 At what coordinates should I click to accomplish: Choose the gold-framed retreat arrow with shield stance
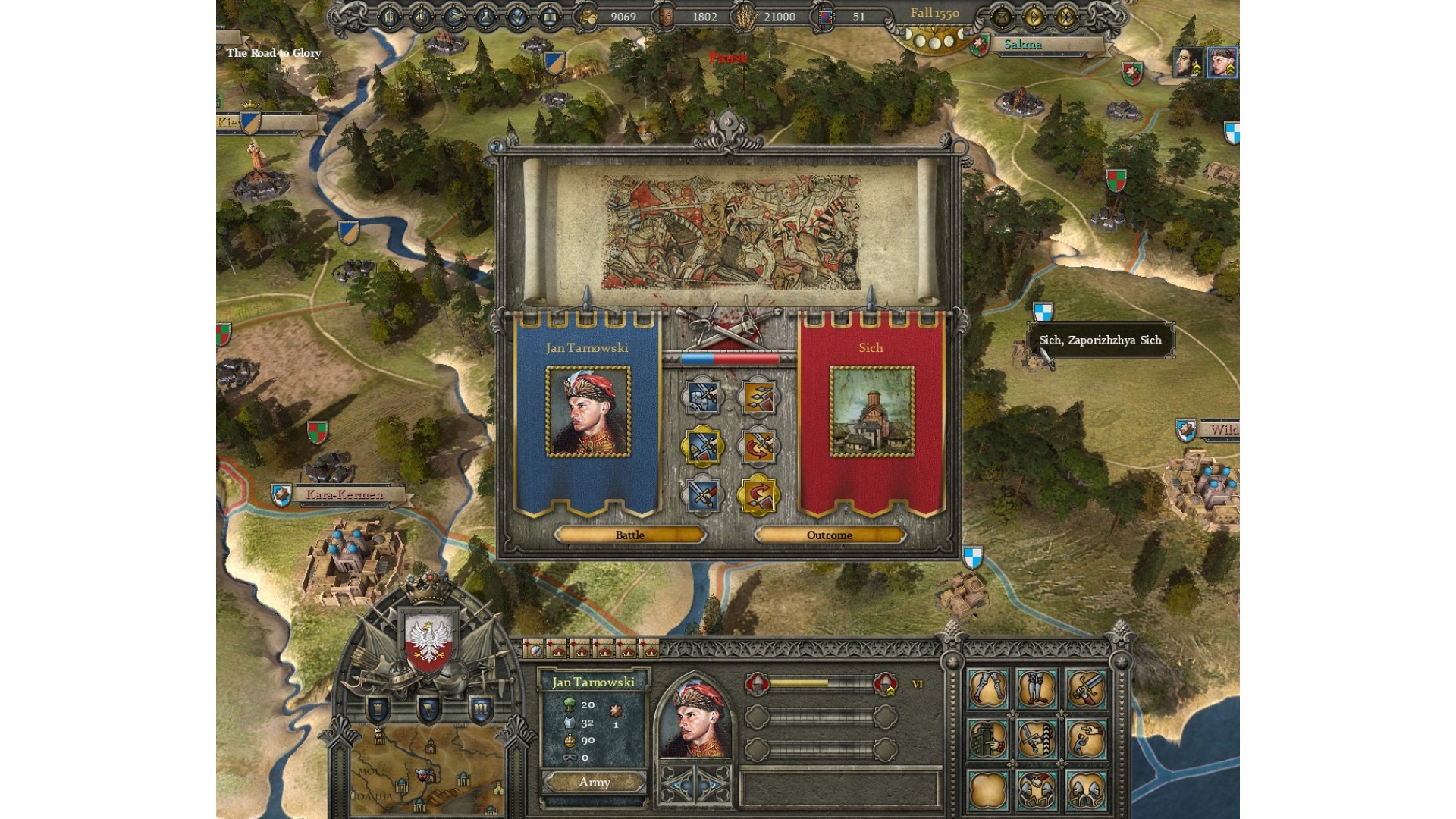pos(758,497)
